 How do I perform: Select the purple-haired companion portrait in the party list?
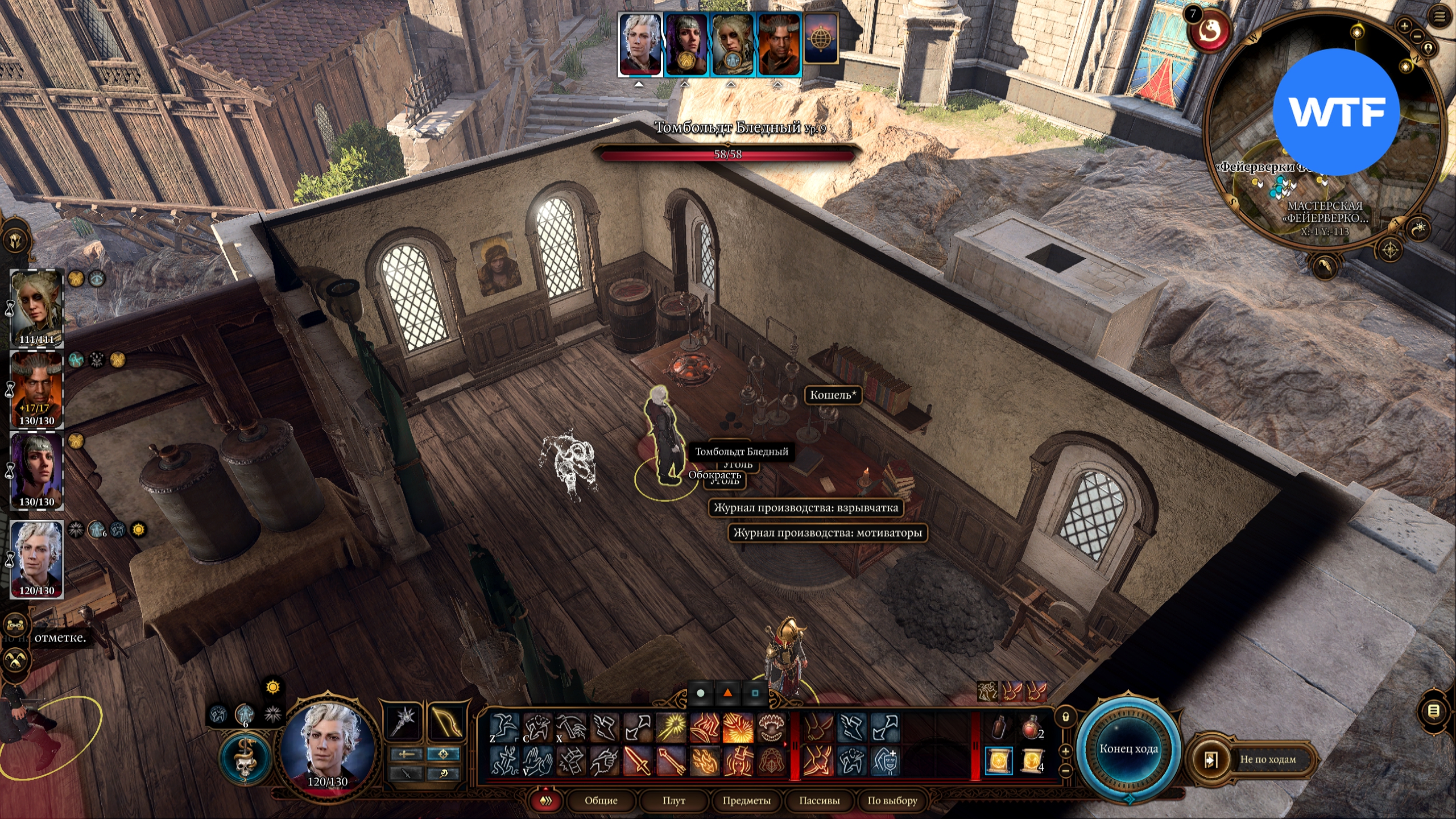coord(37,471)
